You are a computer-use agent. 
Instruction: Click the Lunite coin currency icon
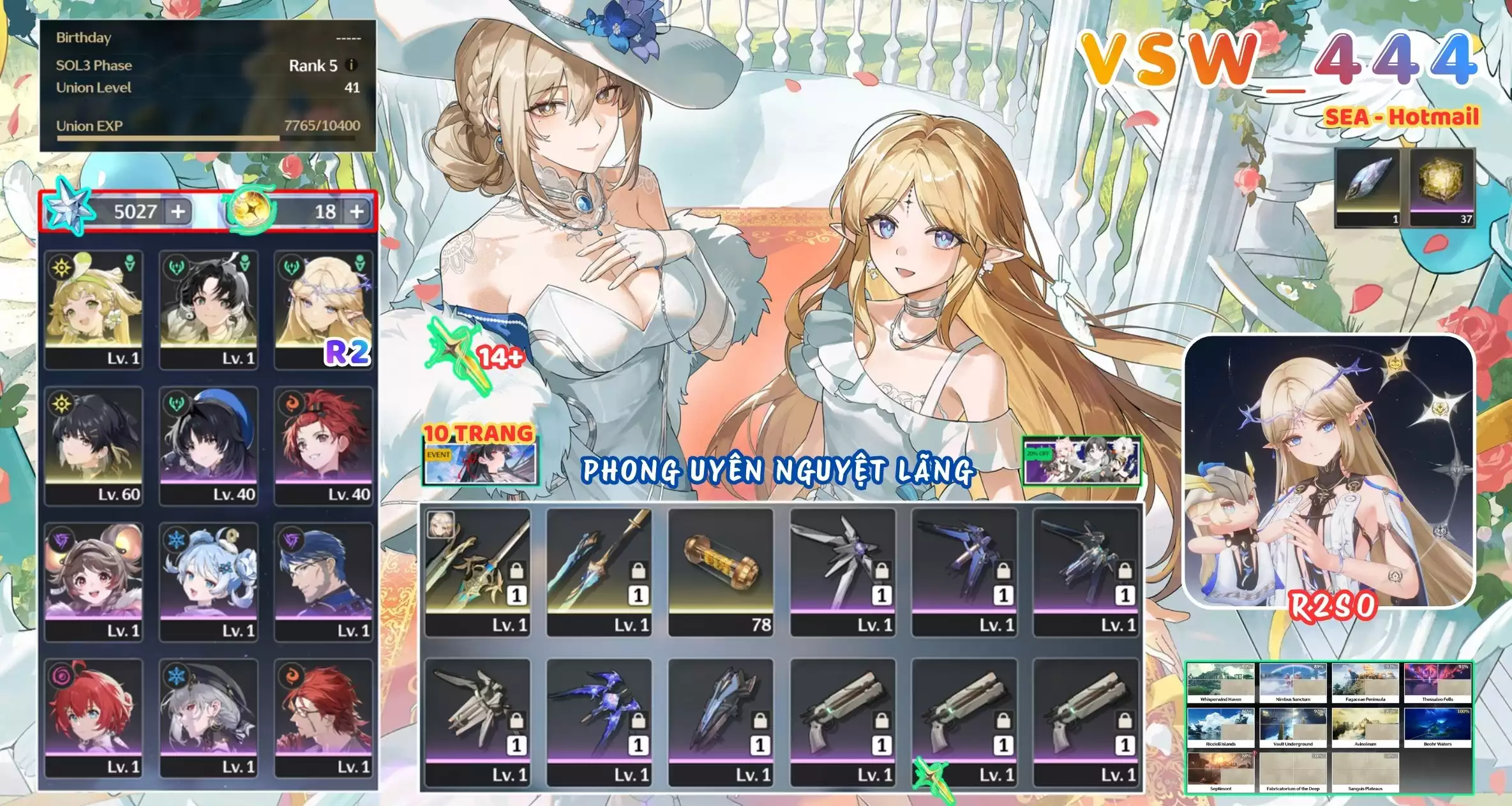[250, 211]
